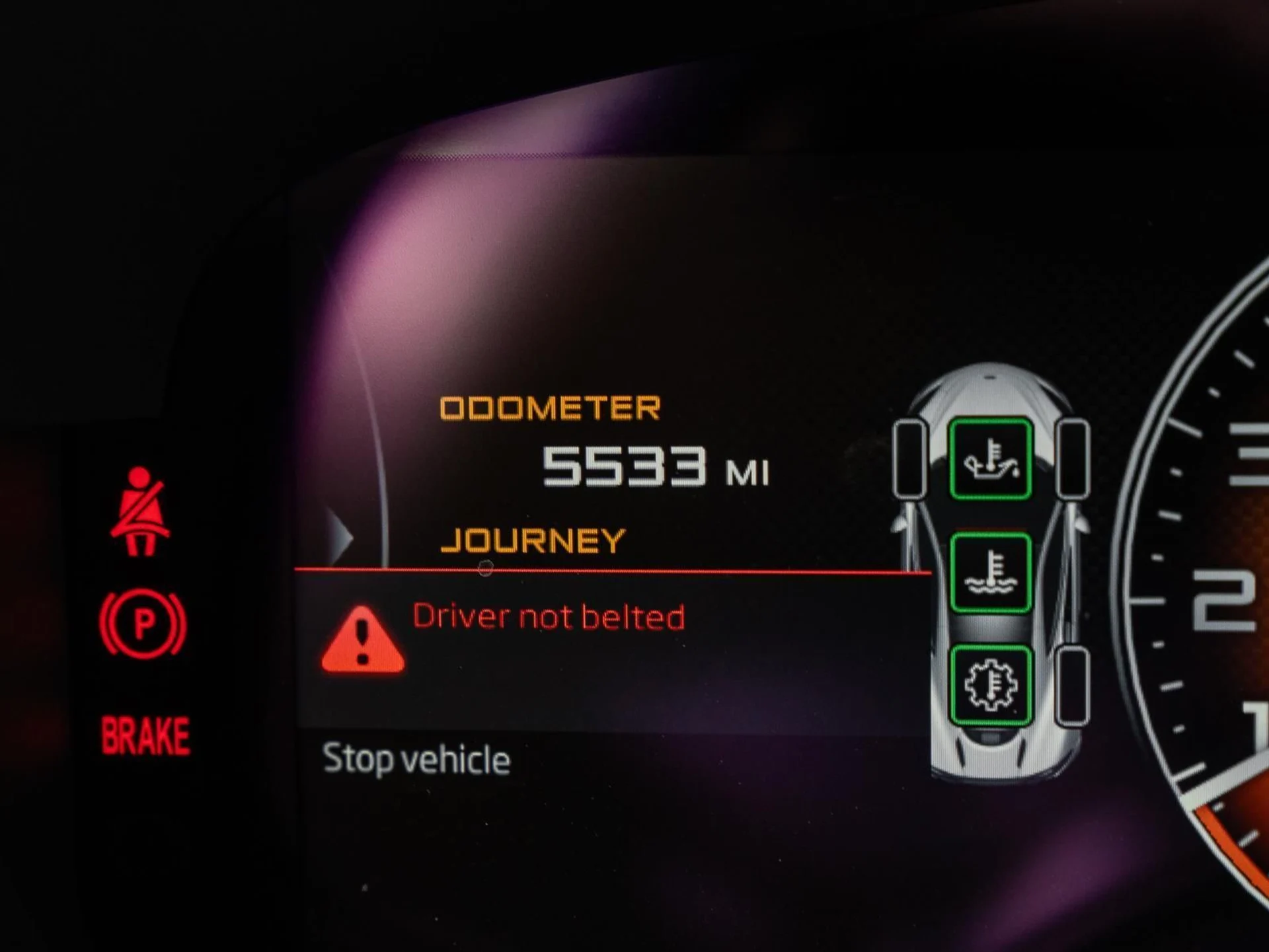Click the engine oil temperature icon
The image size is (1269, 952).
pos(990,459)
